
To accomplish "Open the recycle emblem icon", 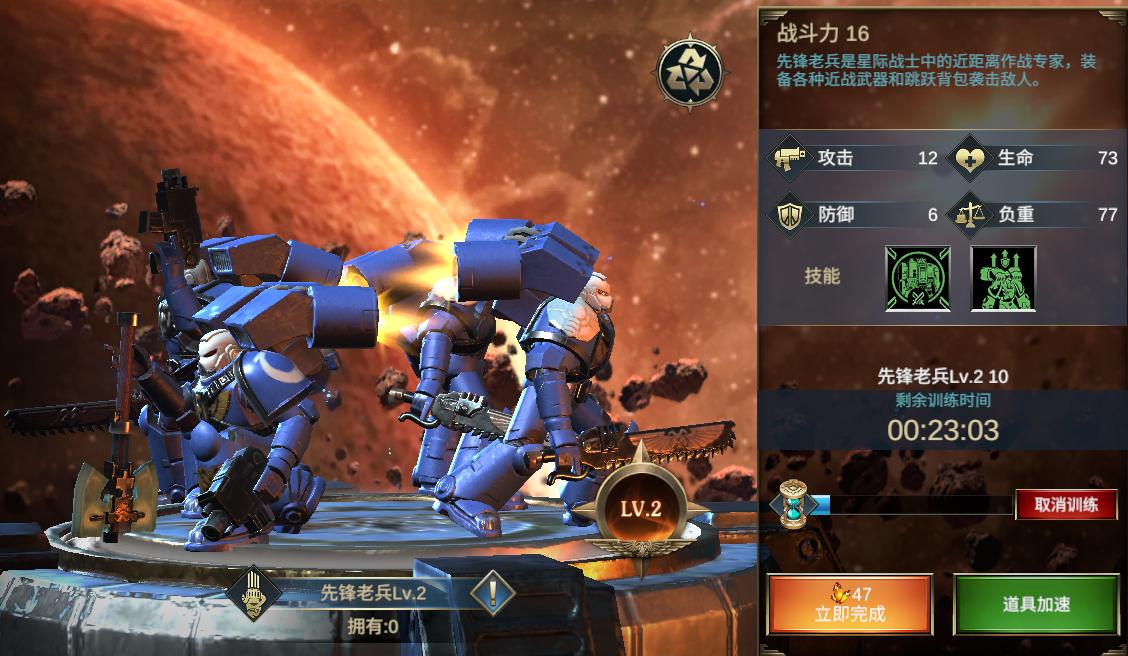I will click(687, 69).
